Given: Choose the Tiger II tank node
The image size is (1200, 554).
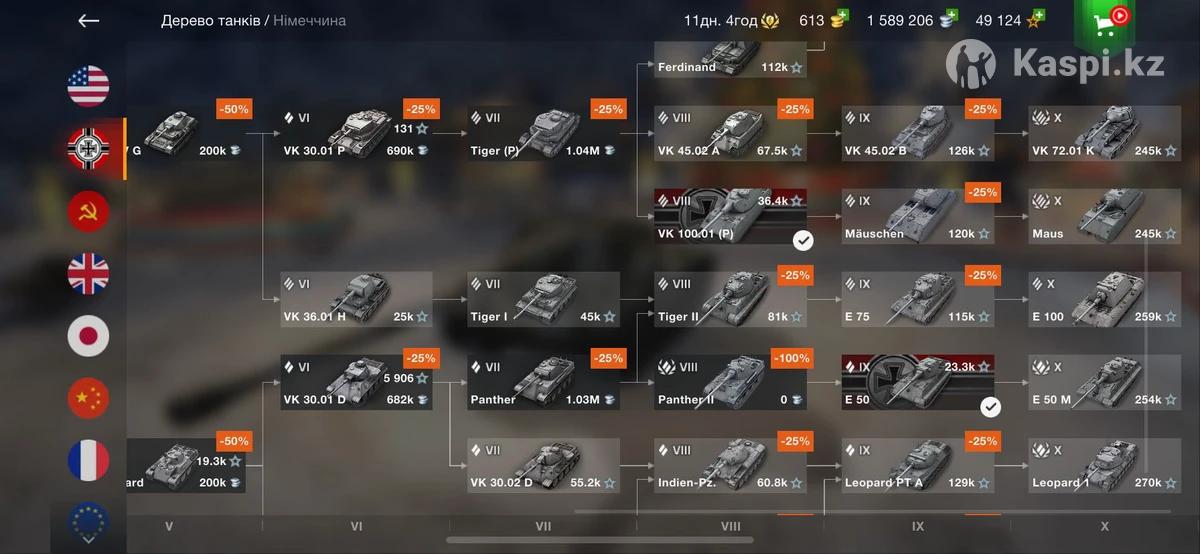Looking at the screenshot, I should (730, 299).
